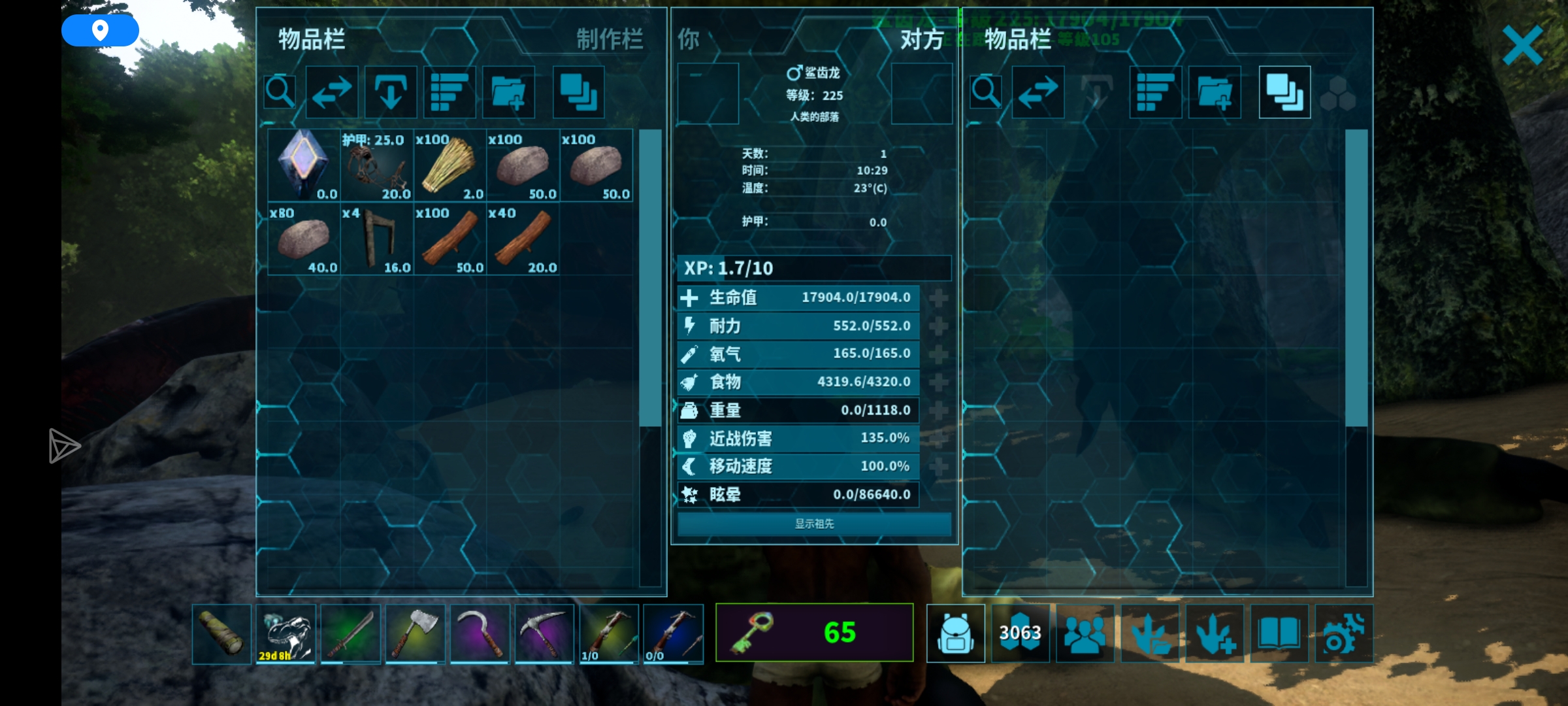Select the x80 stone stack
1568x706 pixels.
(304, 239)
